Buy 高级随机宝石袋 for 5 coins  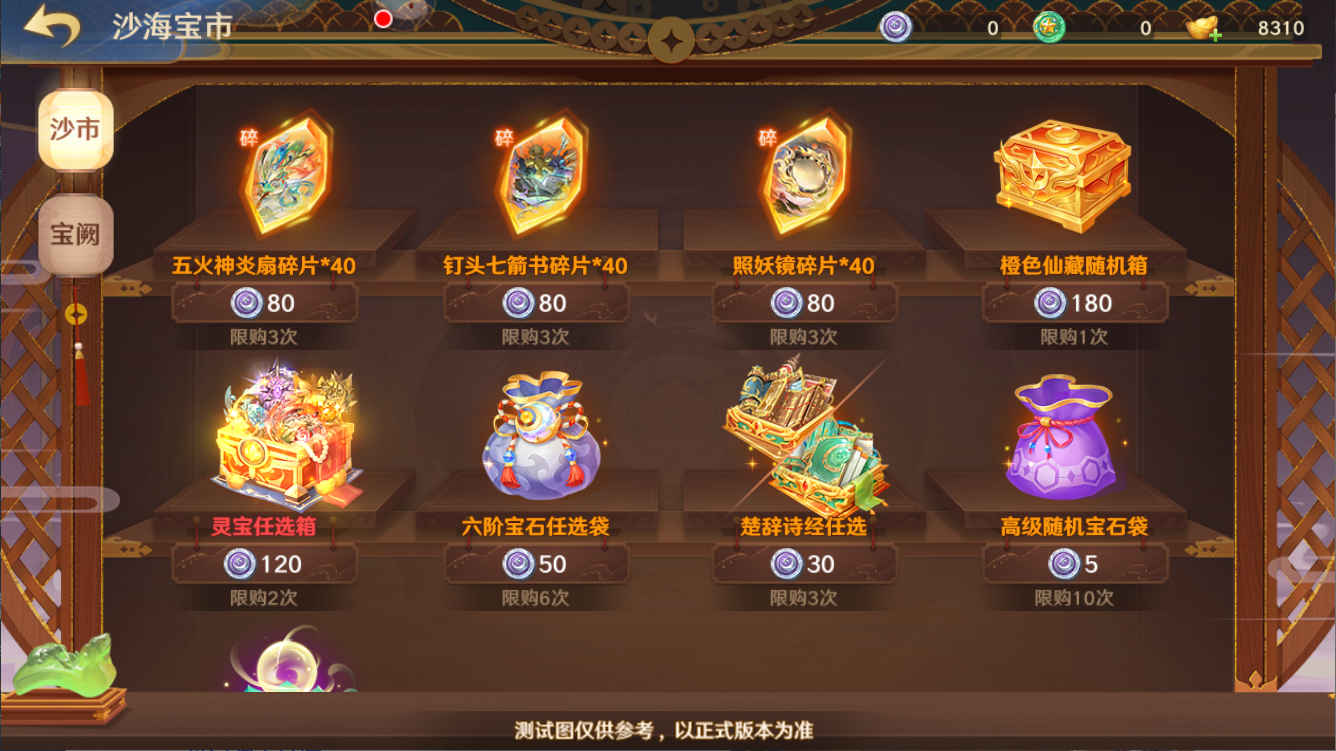1074,564
